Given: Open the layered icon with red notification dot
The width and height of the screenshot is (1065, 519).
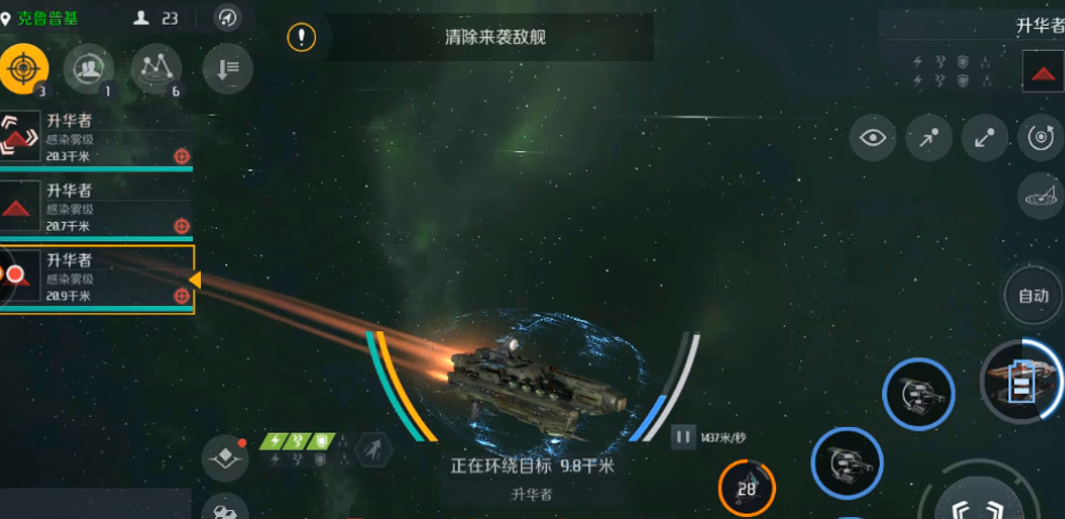Looking at the screenshot, I should (225, 458).
